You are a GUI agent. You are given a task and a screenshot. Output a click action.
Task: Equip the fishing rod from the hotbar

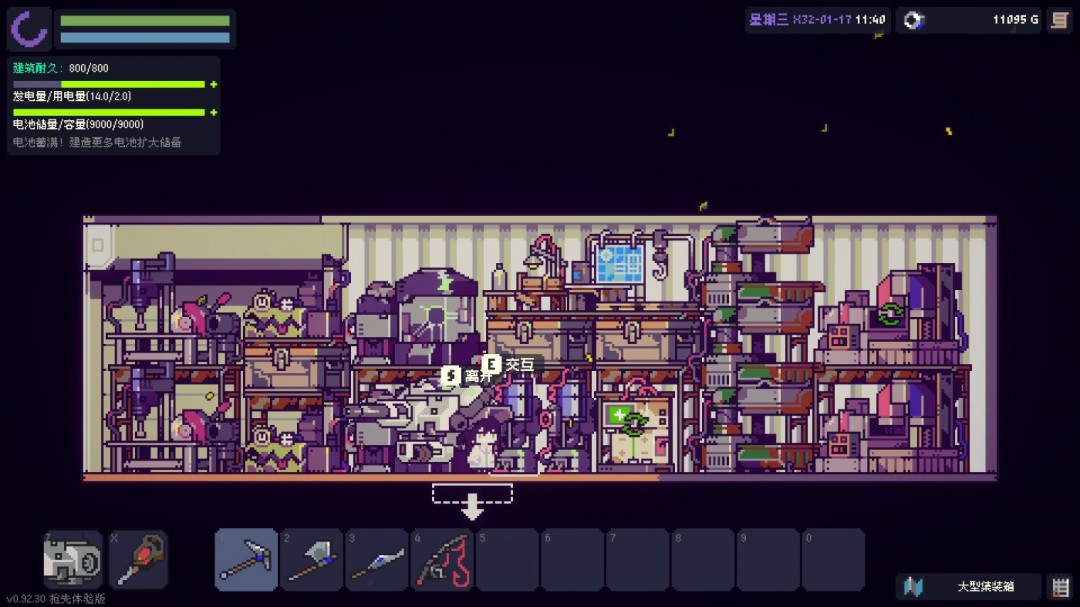click(x=442, y=560)
